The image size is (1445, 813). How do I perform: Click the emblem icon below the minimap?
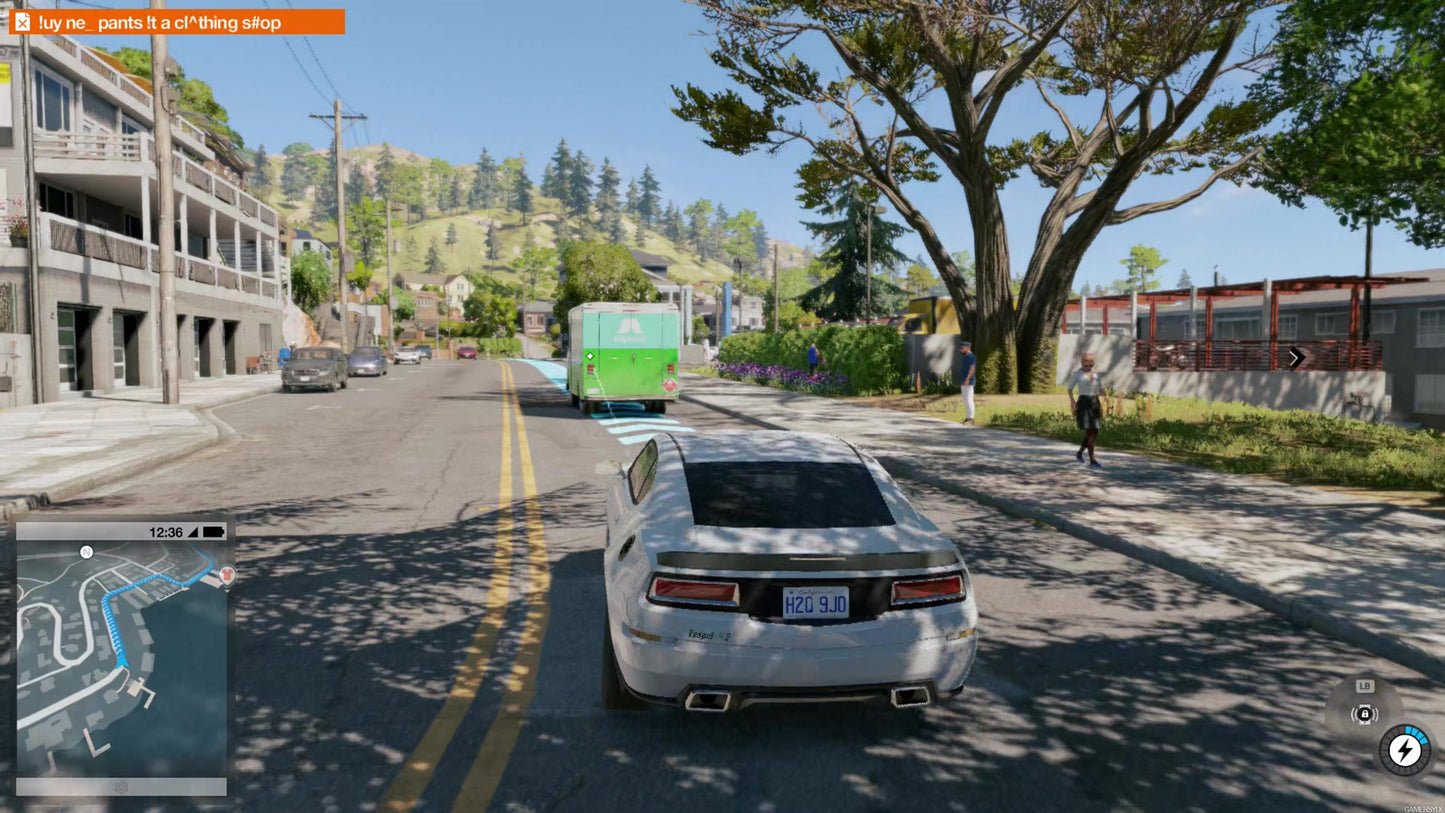click(120, 786)
